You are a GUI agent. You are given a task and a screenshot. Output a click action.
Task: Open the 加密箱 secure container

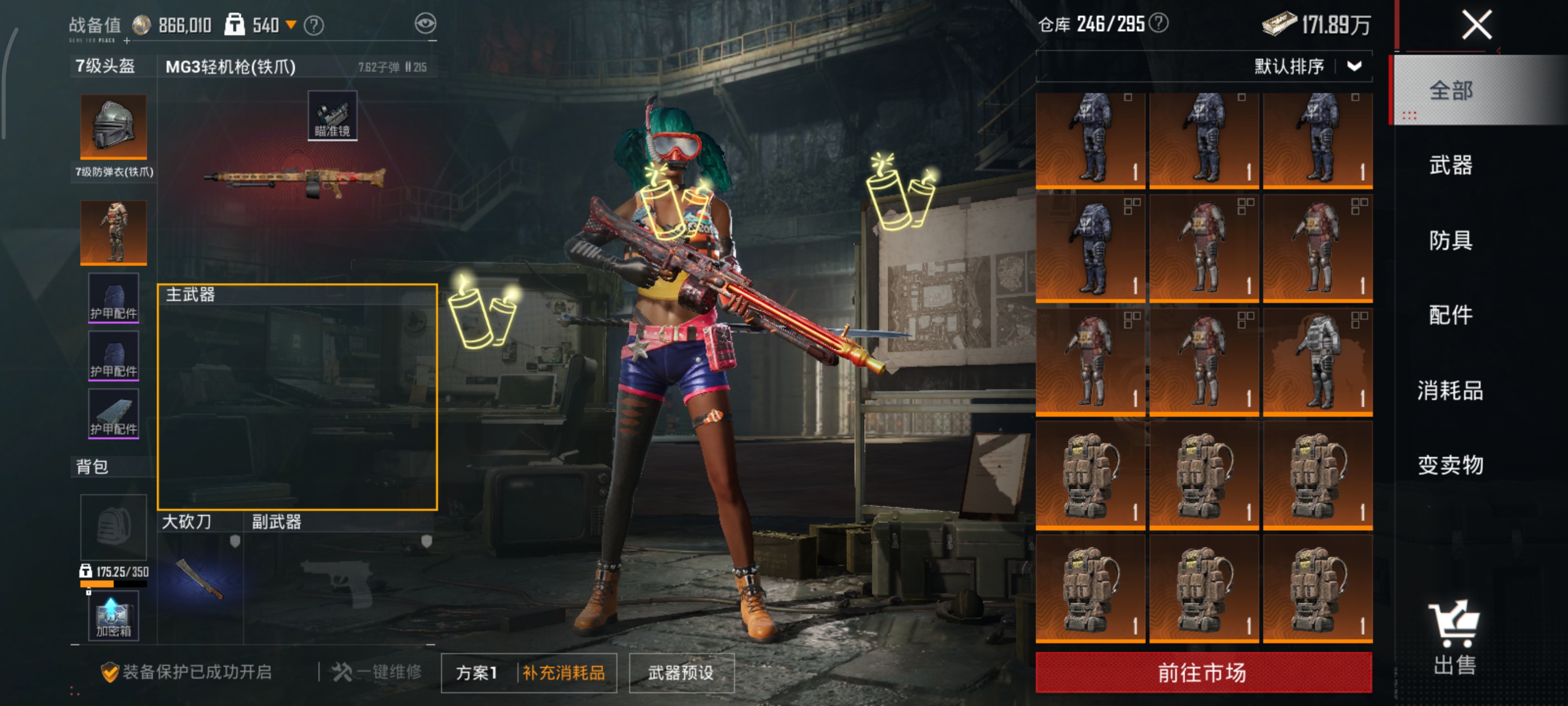coord(113,616)
